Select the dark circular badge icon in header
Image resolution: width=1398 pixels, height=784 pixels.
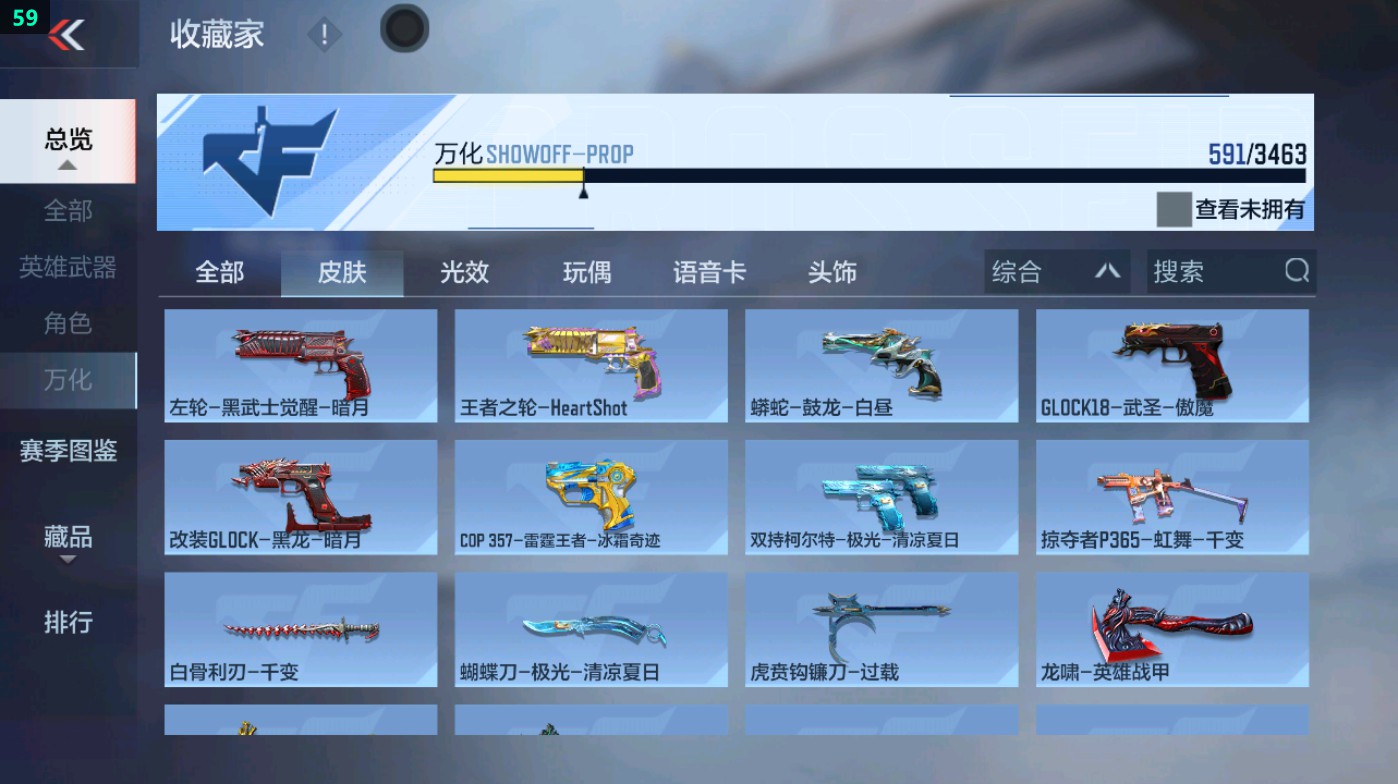coord(404,28)
